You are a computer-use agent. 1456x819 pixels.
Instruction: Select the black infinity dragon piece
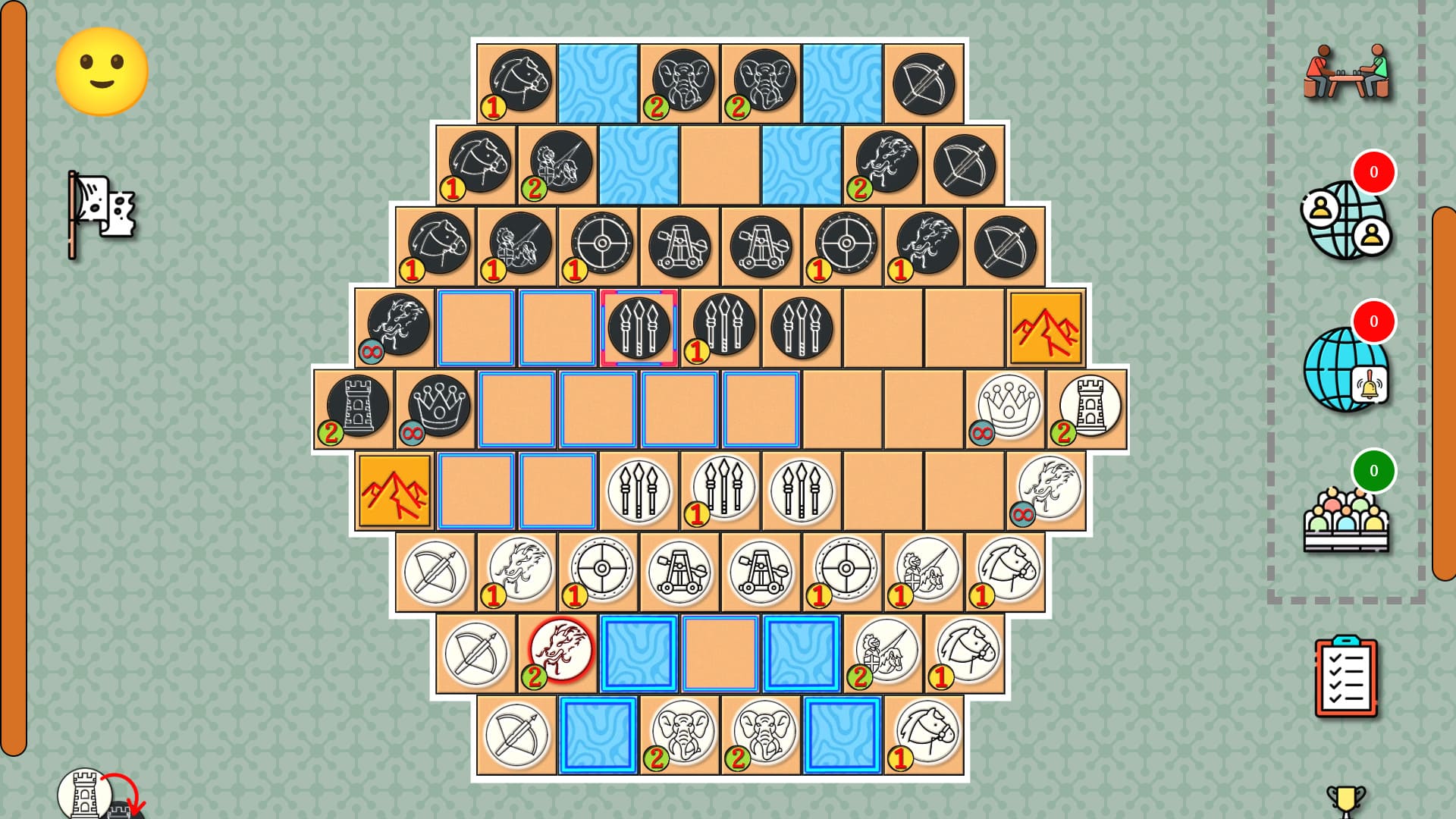click(x=397, y=326)
